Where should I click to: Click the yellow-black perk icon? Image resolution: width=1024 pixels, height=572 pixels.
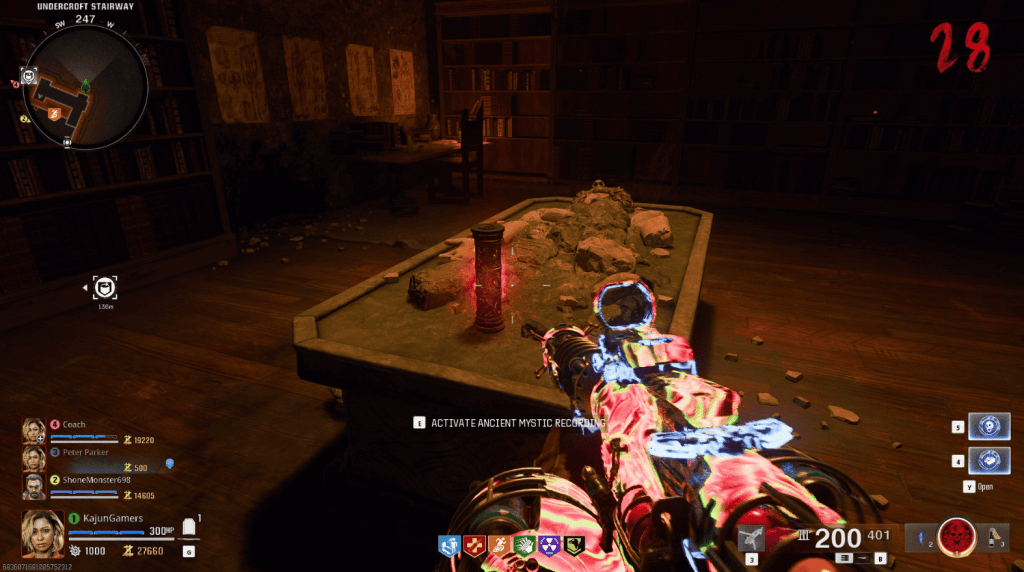[573, 546]
